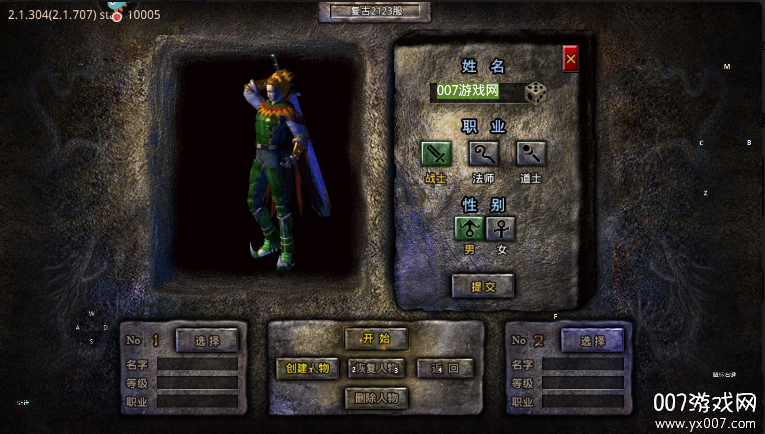Select the male gender icon
Image resolution: width=765 pixels, height=434 pixels.
[x=470, y=229]
